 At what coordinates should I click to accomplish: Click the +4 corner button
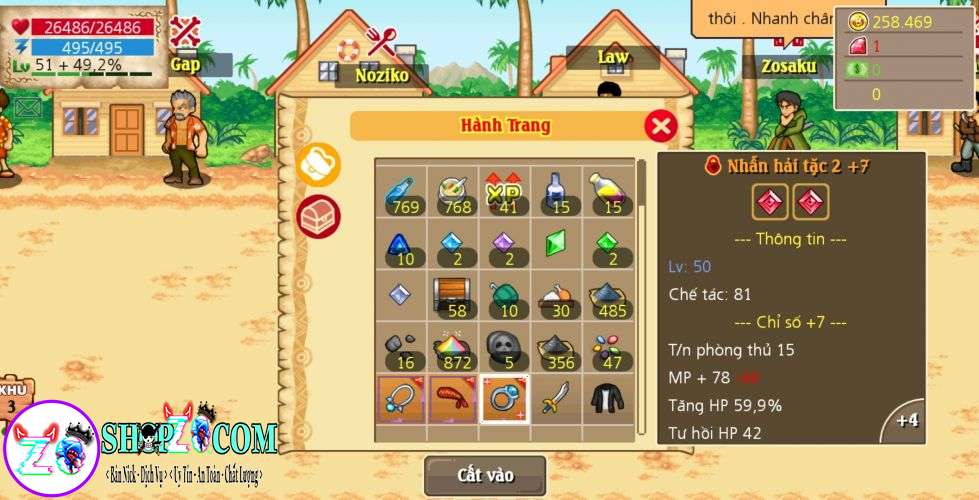point(906,421)
